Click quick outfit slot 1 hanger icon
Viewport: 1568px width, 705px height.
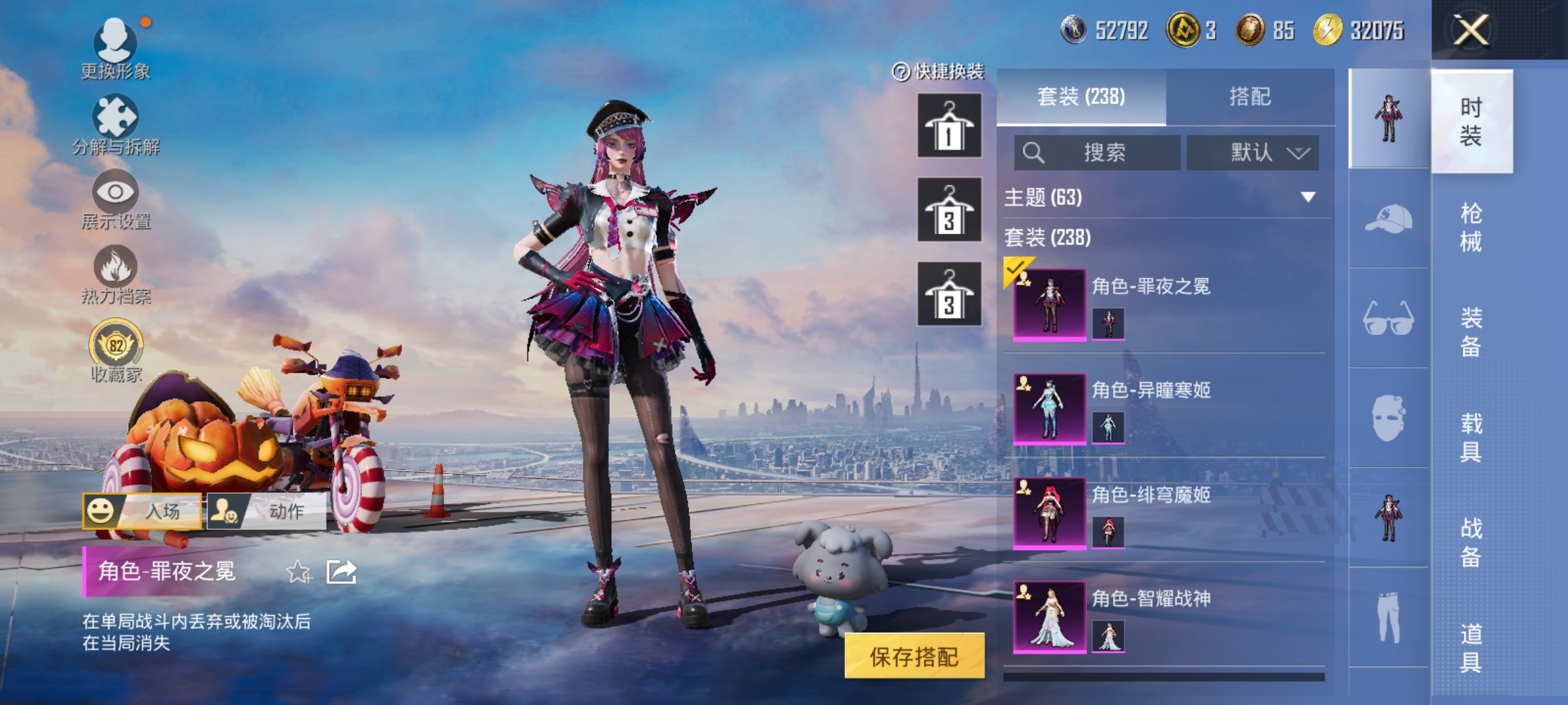click(x=948, y=126)
